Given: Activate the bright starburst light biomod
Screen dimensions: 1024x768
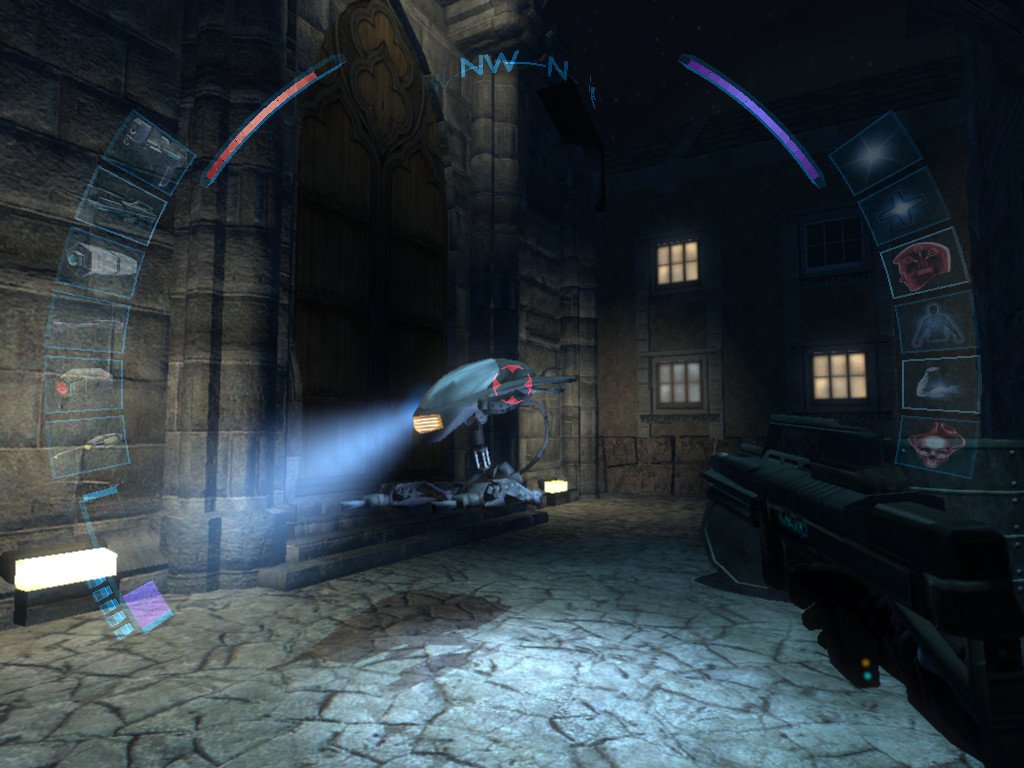Looking at the screenshot, I should click(876, 153).
